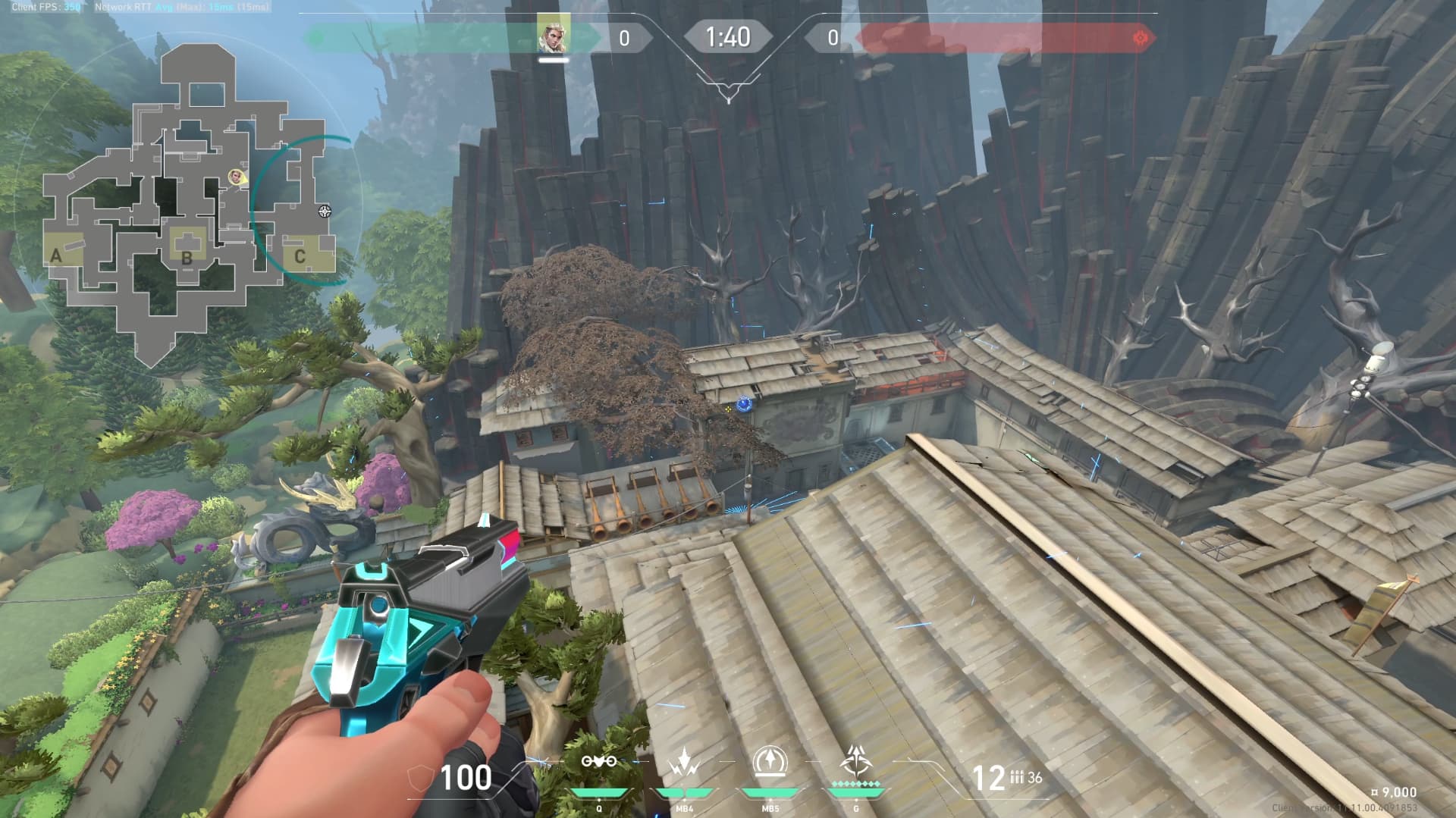Select site A on the minimap
The height and width of the screenshot is (818, 1456).
point(55,256)
